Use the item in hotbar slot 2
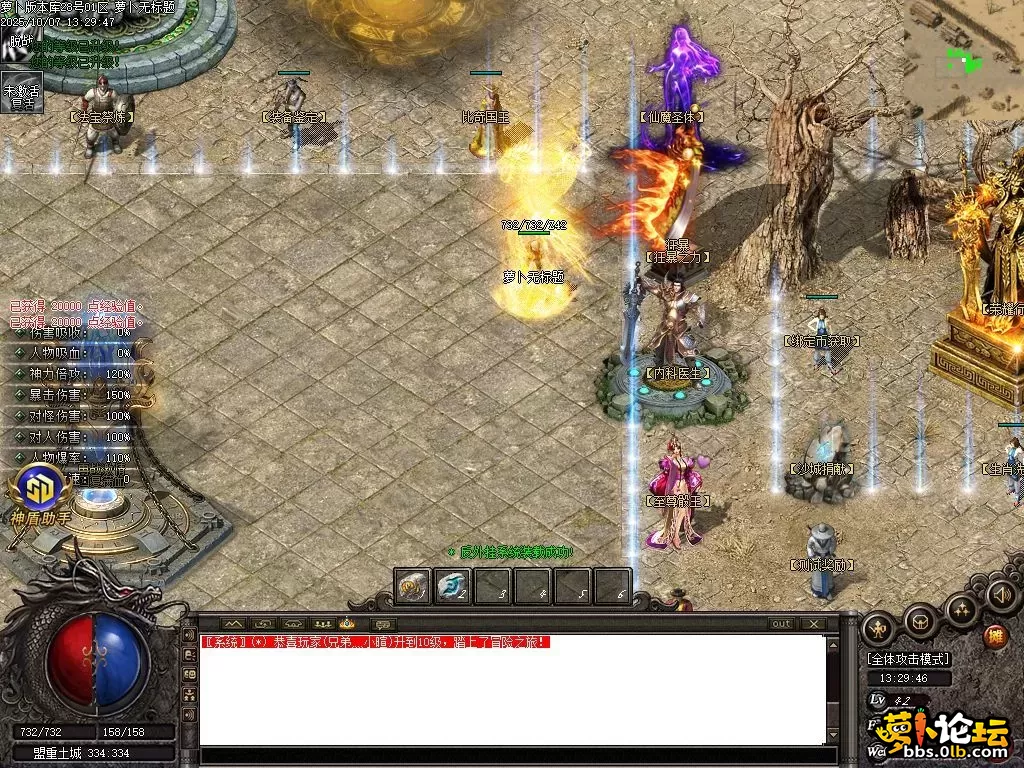Viewport: 1024px width, 768px height. pos(452,588)
